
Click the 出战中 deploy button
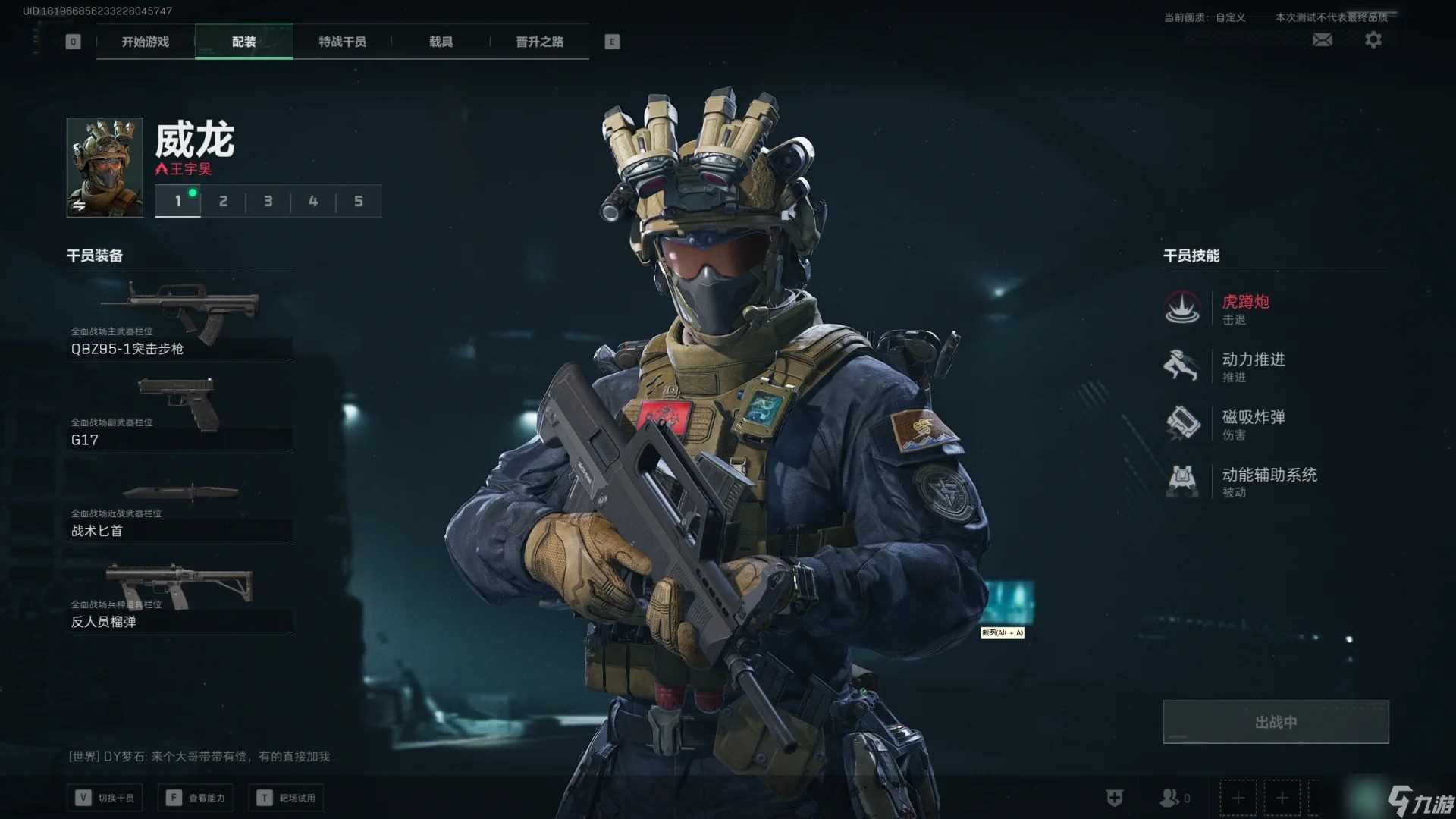(1276, 722)
